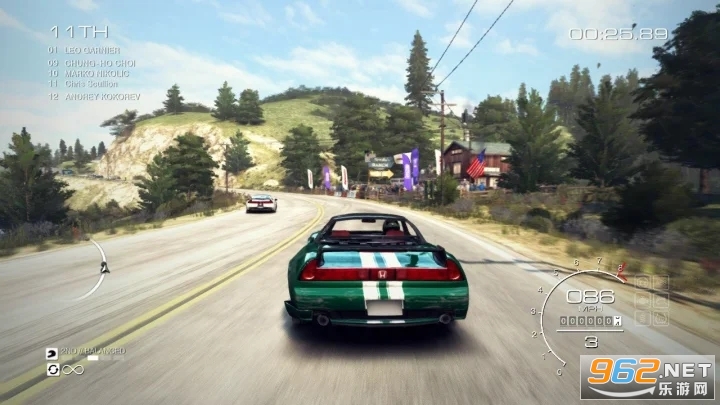720x405 pixels.
Task: Choose Chris Scullion's row in standings
Action: pyautogui.click(x=92, y=83)
